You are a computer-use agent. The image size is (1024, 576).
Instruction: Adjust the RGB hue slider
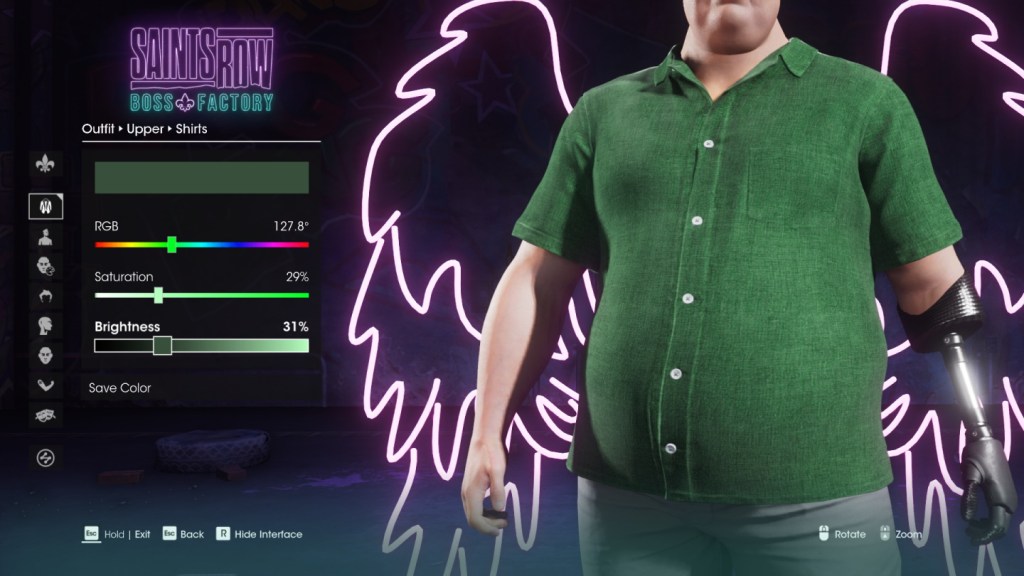[x=172, y=244]
